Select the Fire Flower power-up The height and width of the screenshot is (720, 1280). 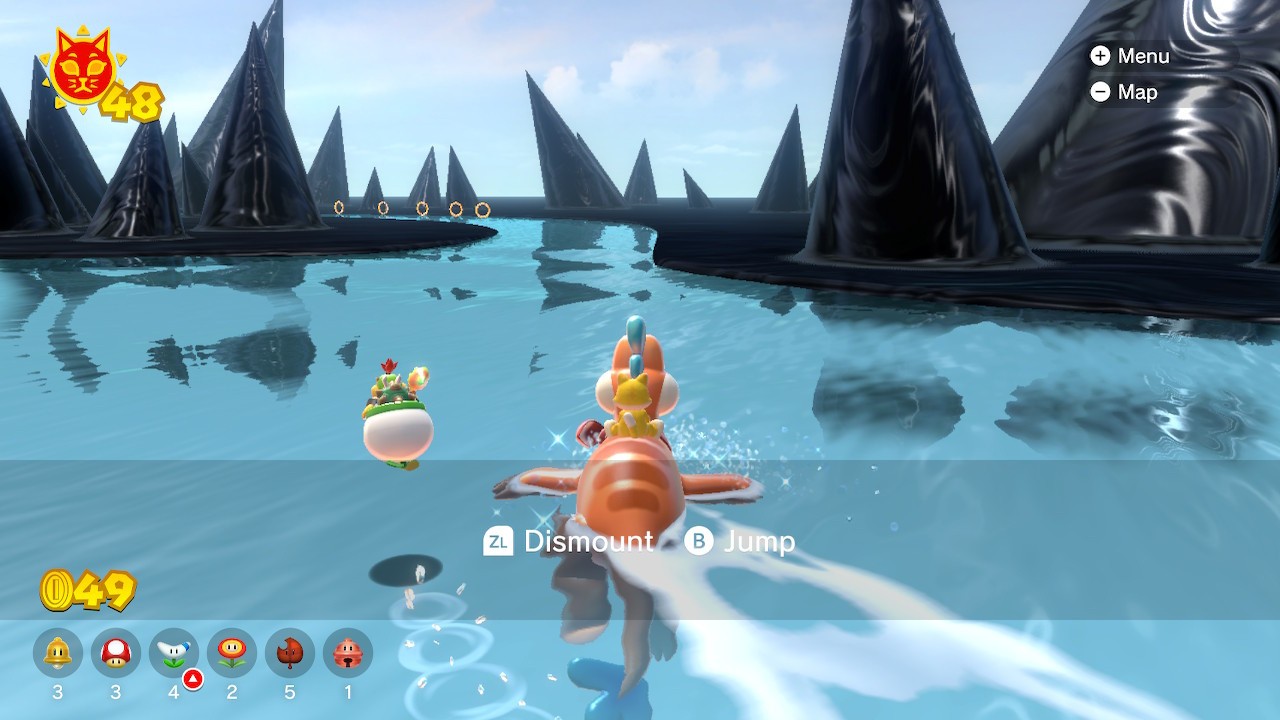[232, 653]
